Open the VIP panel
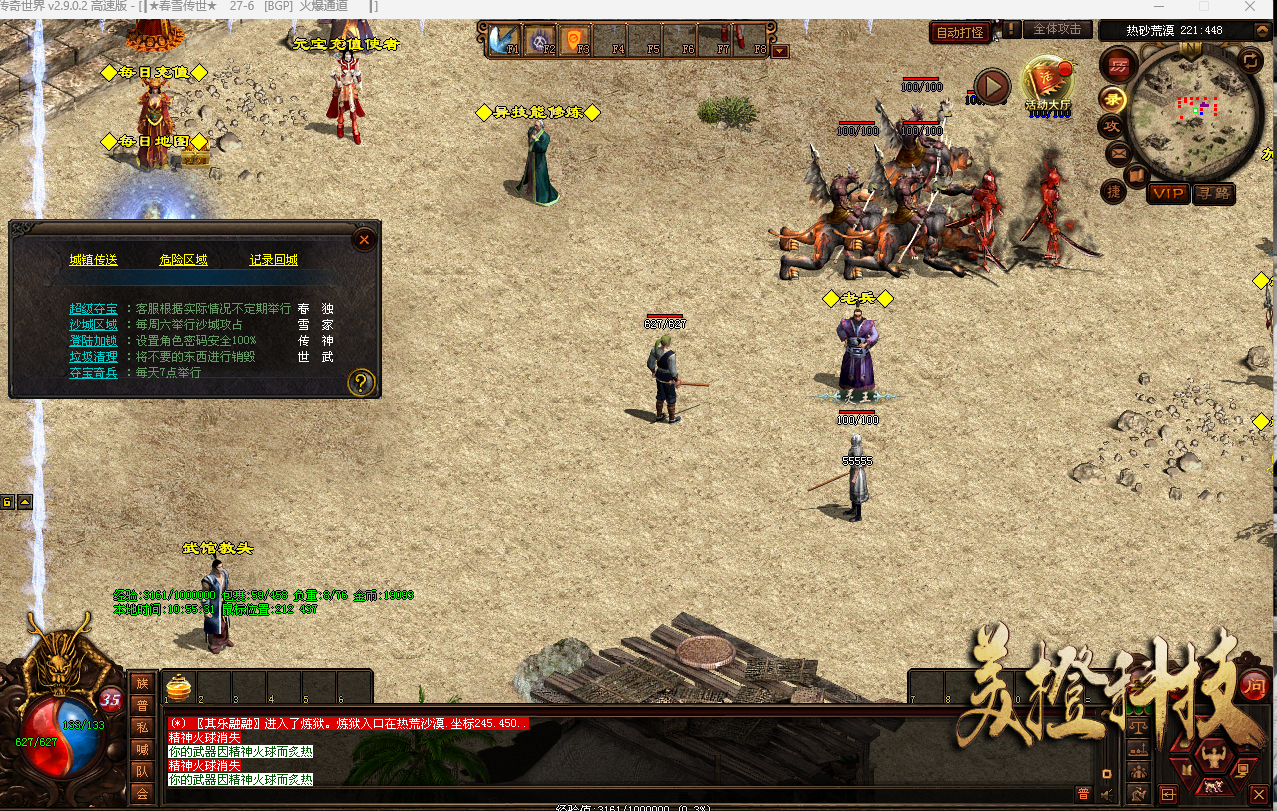The width and height of the screenshot is (1277, 811). (x=1167, y=193)
